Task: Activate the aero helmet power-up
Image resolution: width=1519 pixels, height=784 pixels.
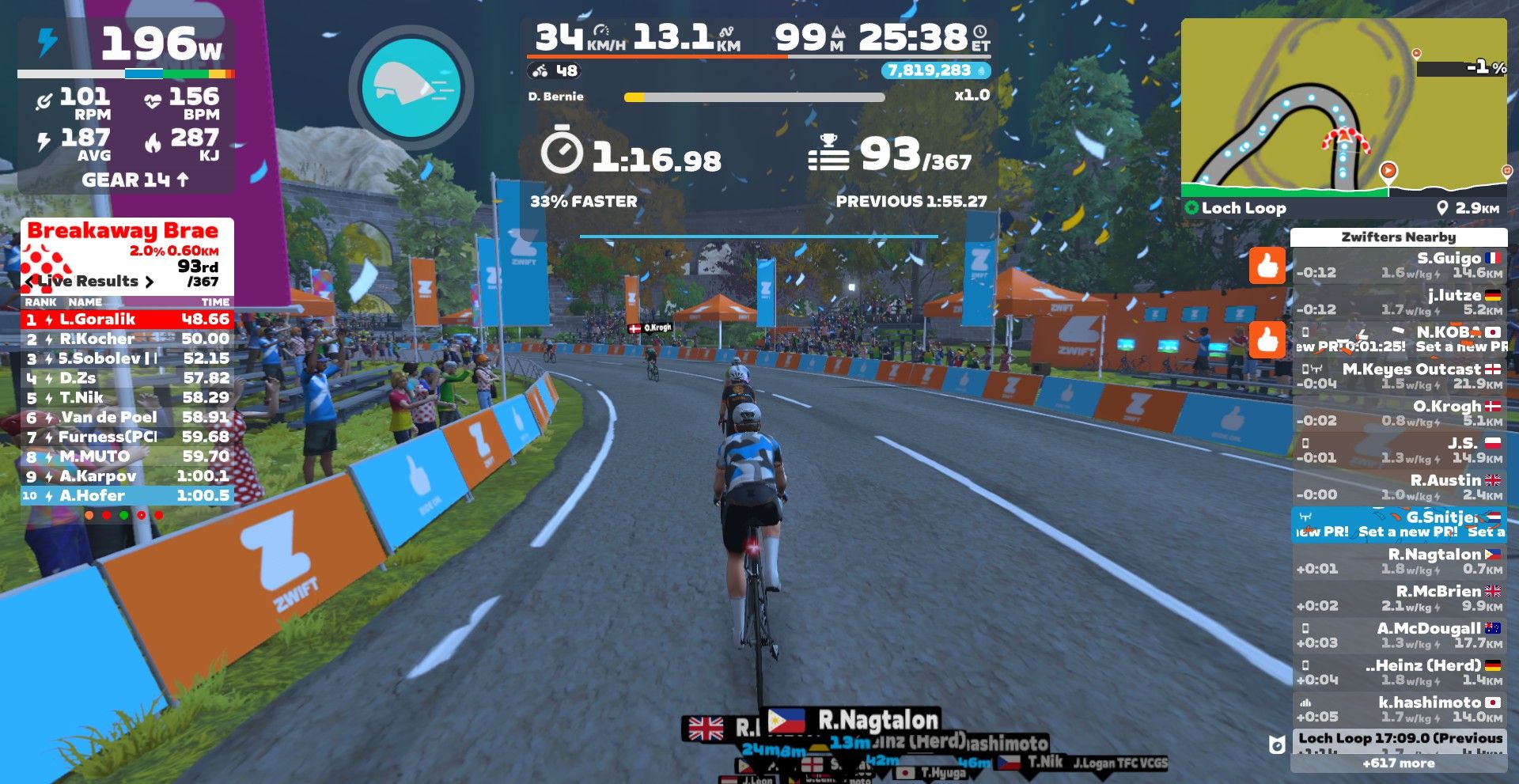Action: point(411,88)
